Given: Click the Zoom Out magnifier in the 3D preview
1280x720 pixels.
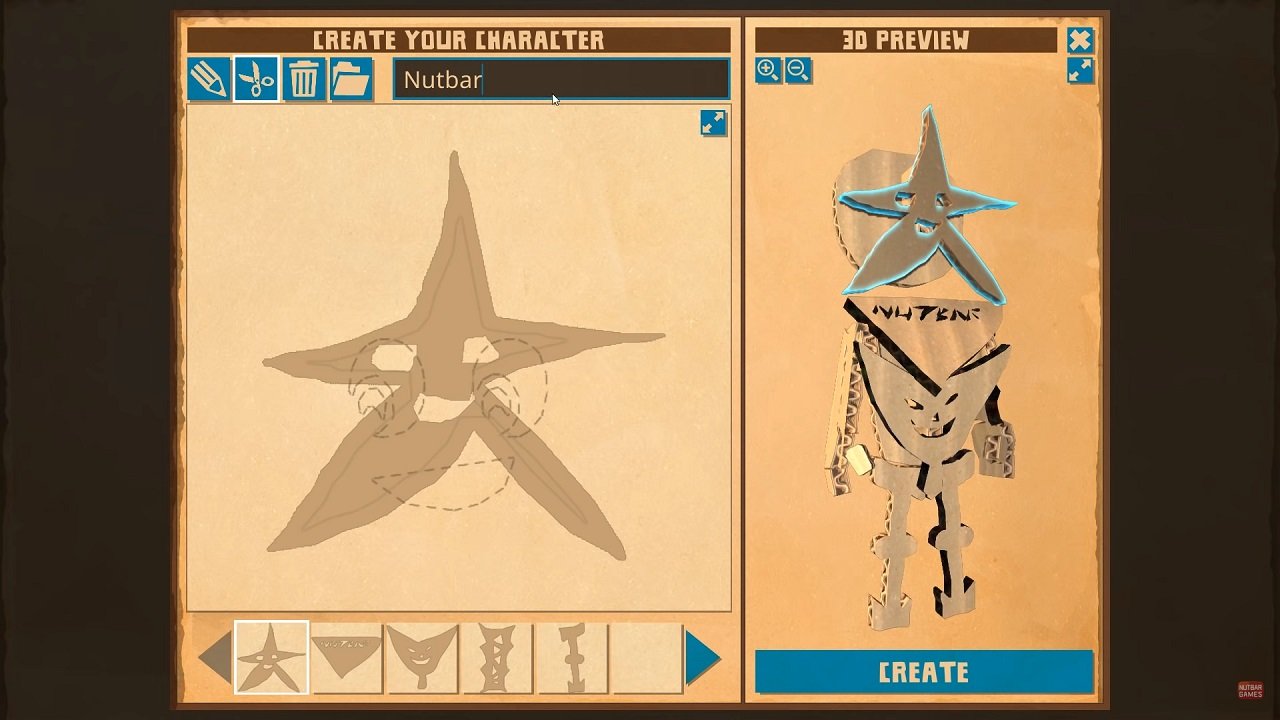Looking at the screenshot, I should coord(798,71).
